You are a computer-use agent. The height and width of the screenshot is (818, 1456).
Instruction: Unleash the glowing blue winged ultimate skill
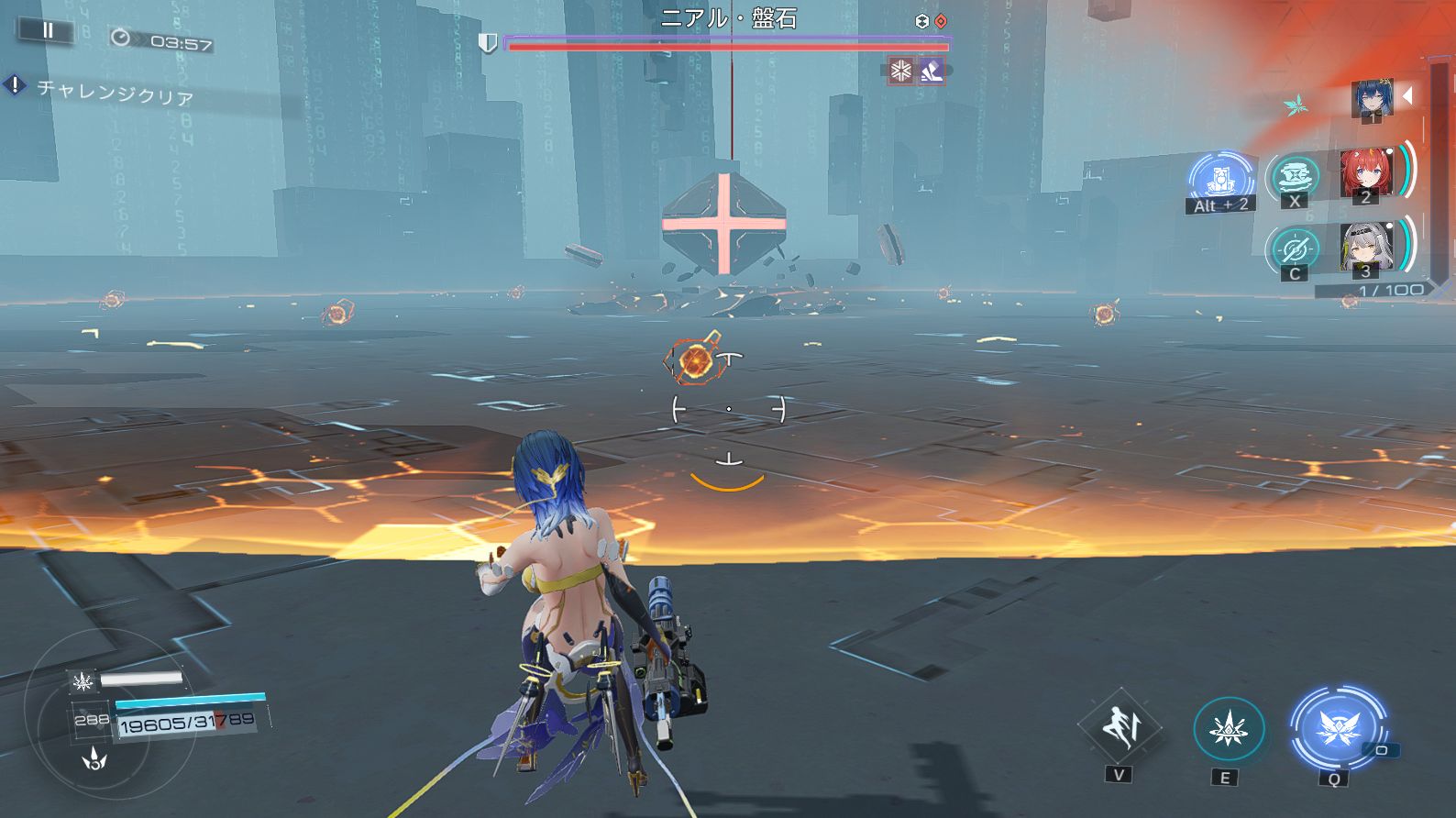pos(1336,729)
